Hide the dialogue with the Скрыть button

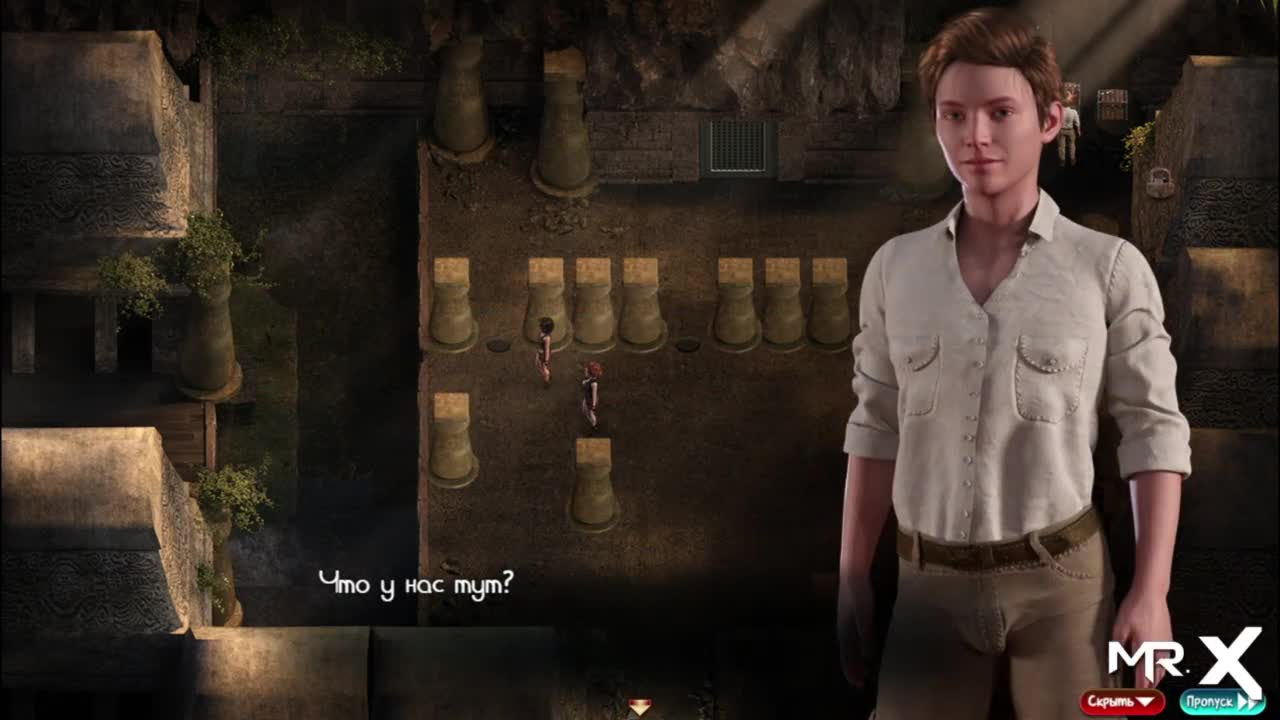tap(1122, 702)
